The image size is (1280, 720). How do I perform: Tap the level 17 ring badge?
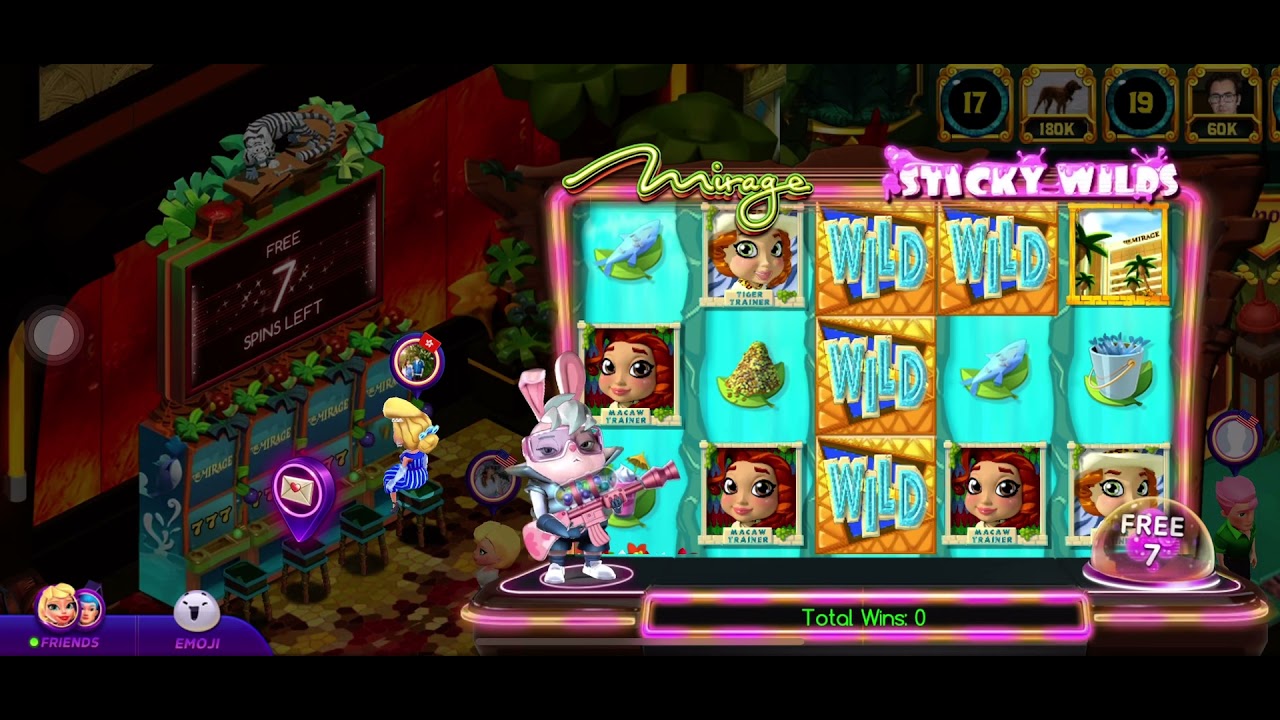pyautogui.click(x=974, y=104)
